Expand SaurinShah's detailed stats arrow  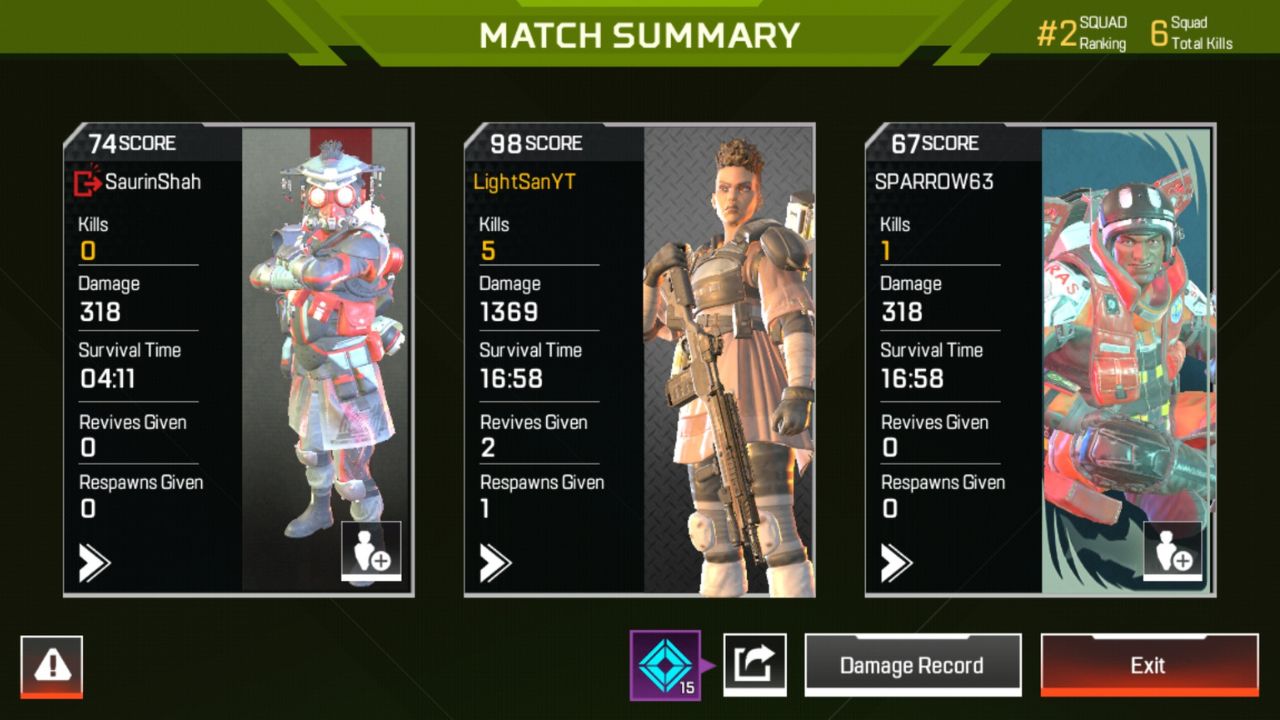point(95,563)
